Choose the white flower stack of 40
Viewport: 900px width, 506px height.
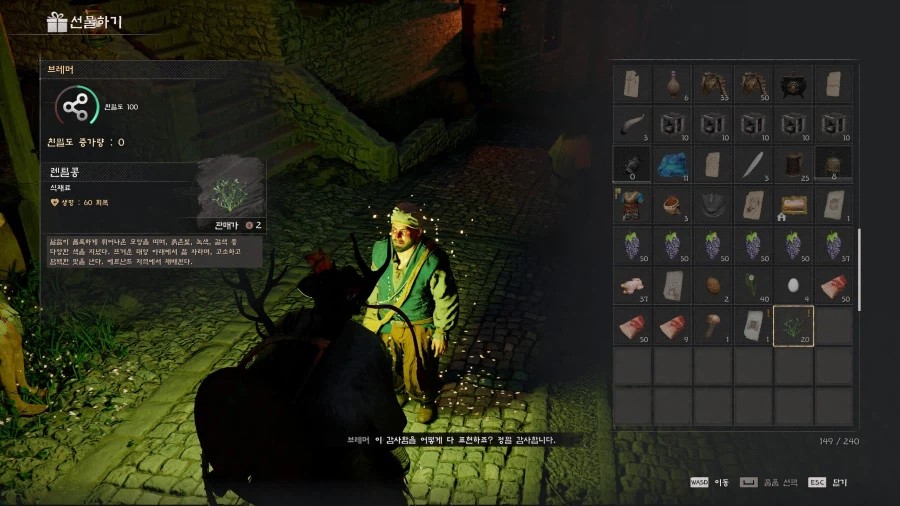(x=752, y=286)
